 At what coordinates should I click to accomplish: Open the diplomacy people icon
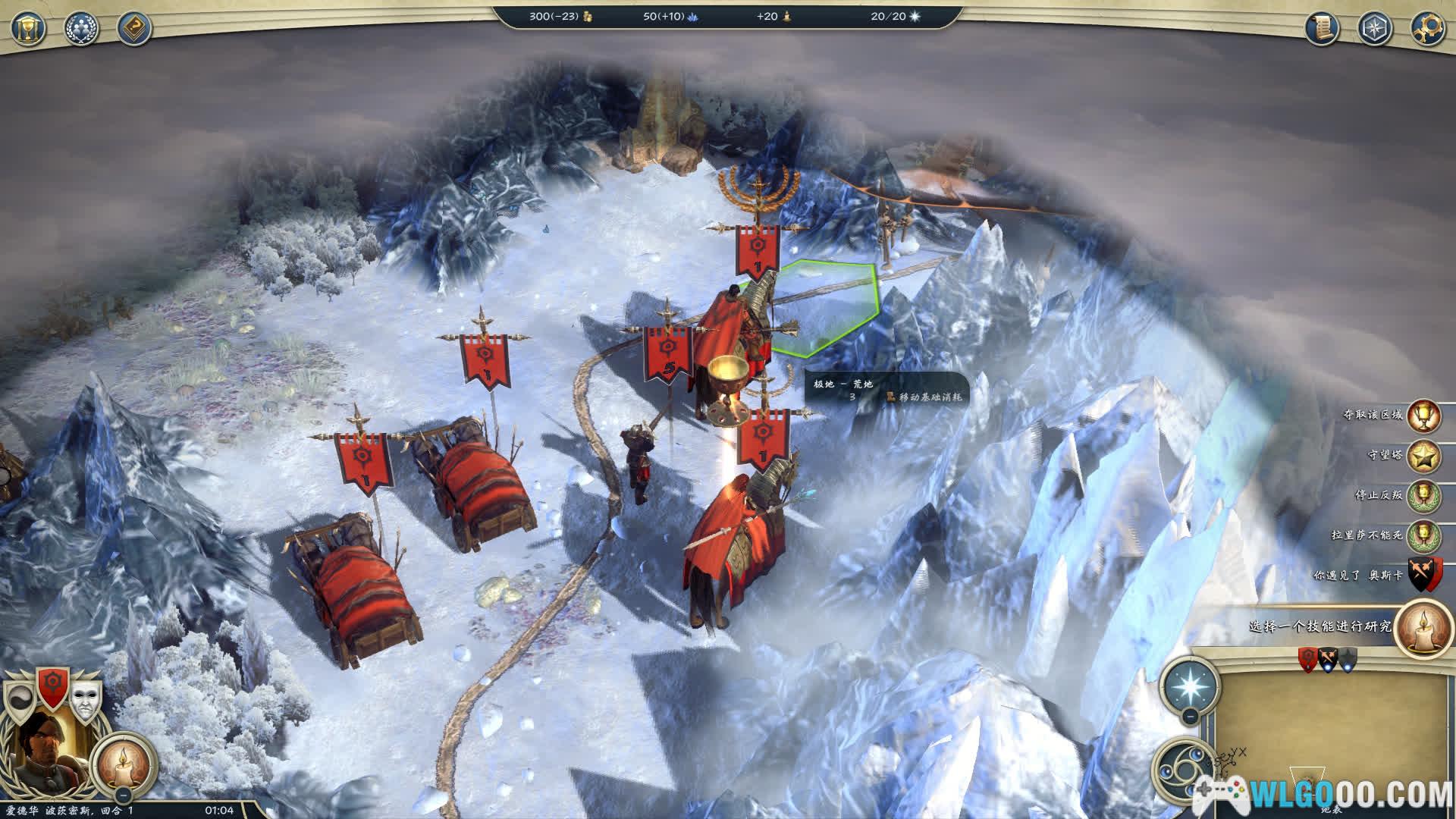[81, 28]
